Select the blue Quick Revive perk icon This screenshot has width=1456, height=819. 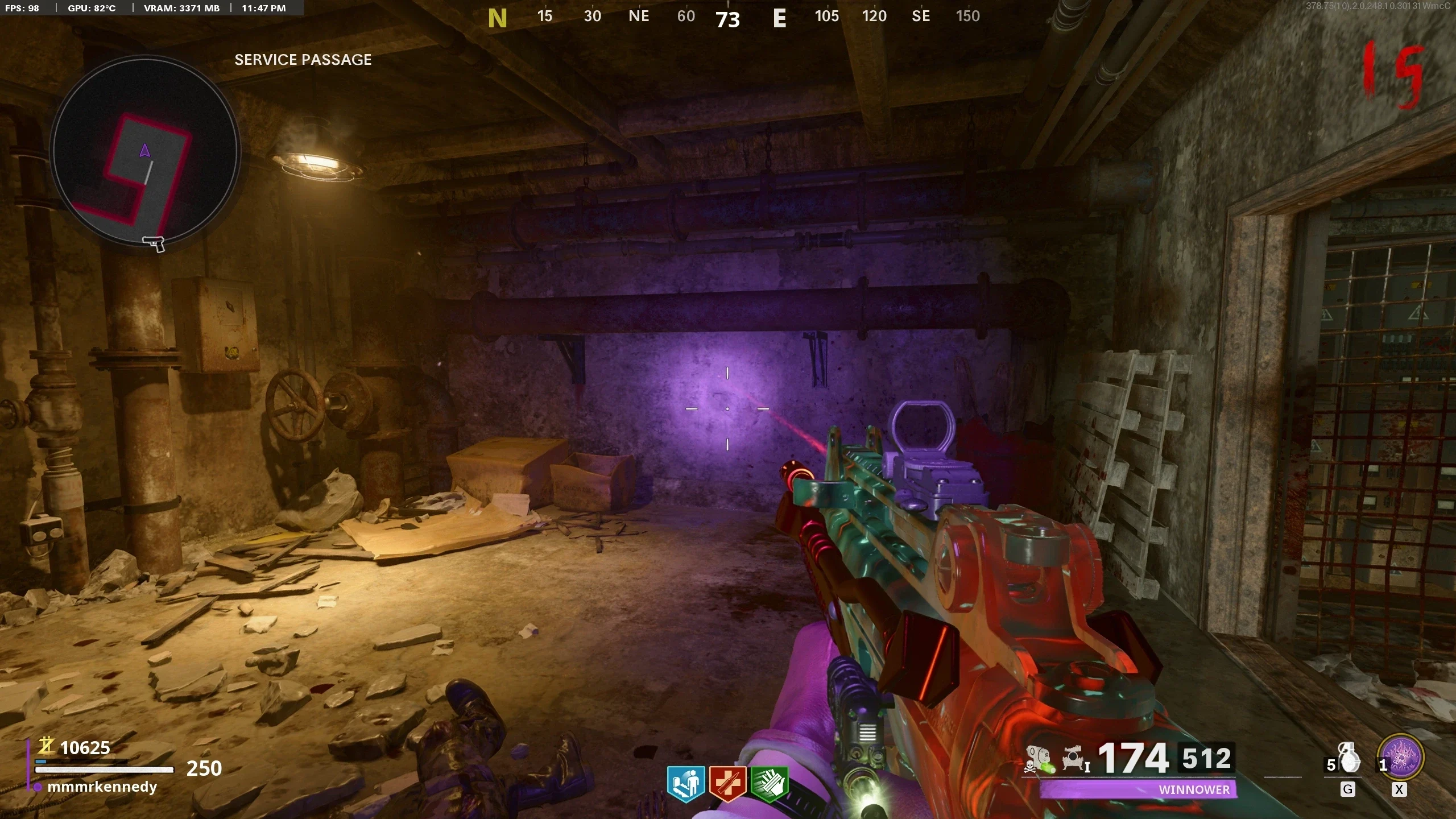tap(686, 784)
